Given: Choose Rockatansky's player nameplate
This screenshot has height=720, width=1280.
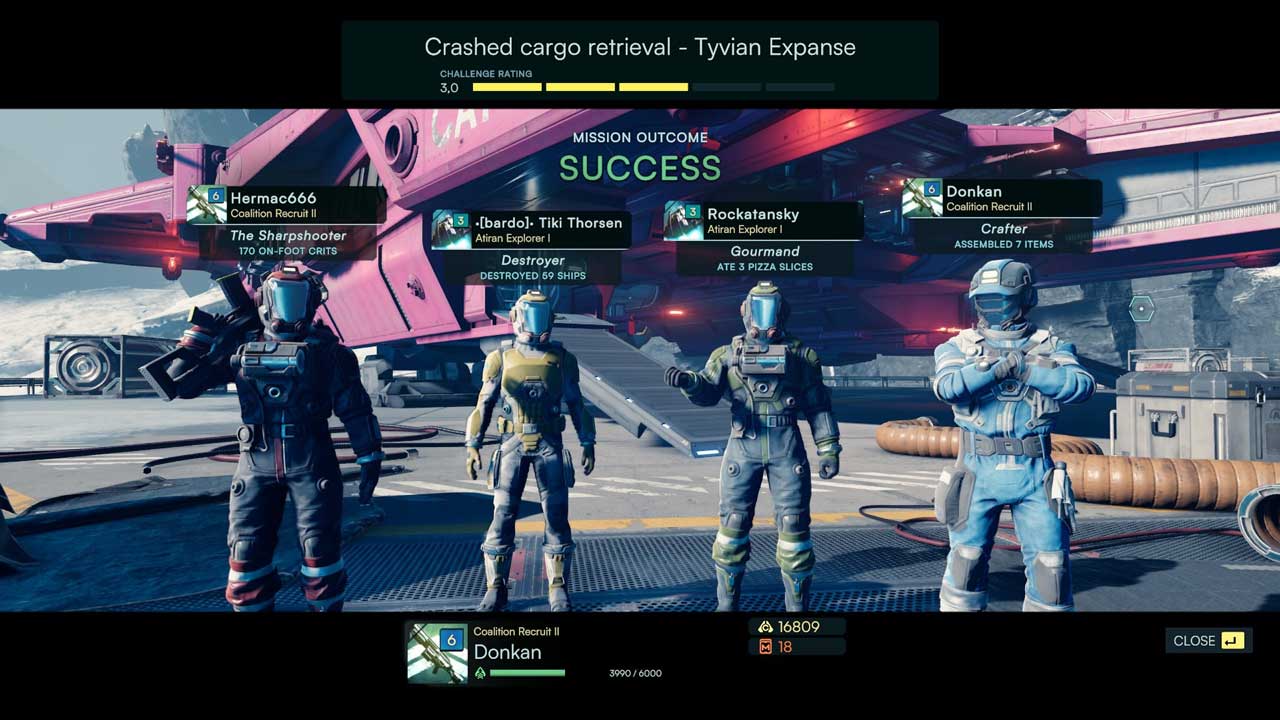Looking at the screenshot, I should 763,221.
